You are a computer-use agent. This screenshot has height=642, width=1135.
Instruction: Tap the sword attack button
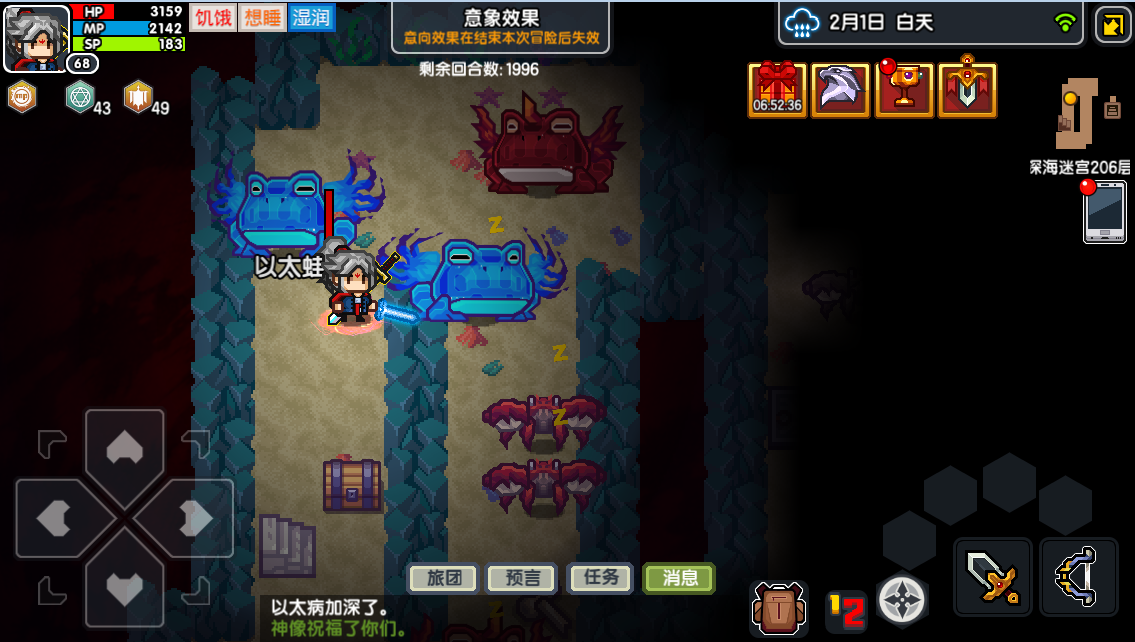point(992,577)
